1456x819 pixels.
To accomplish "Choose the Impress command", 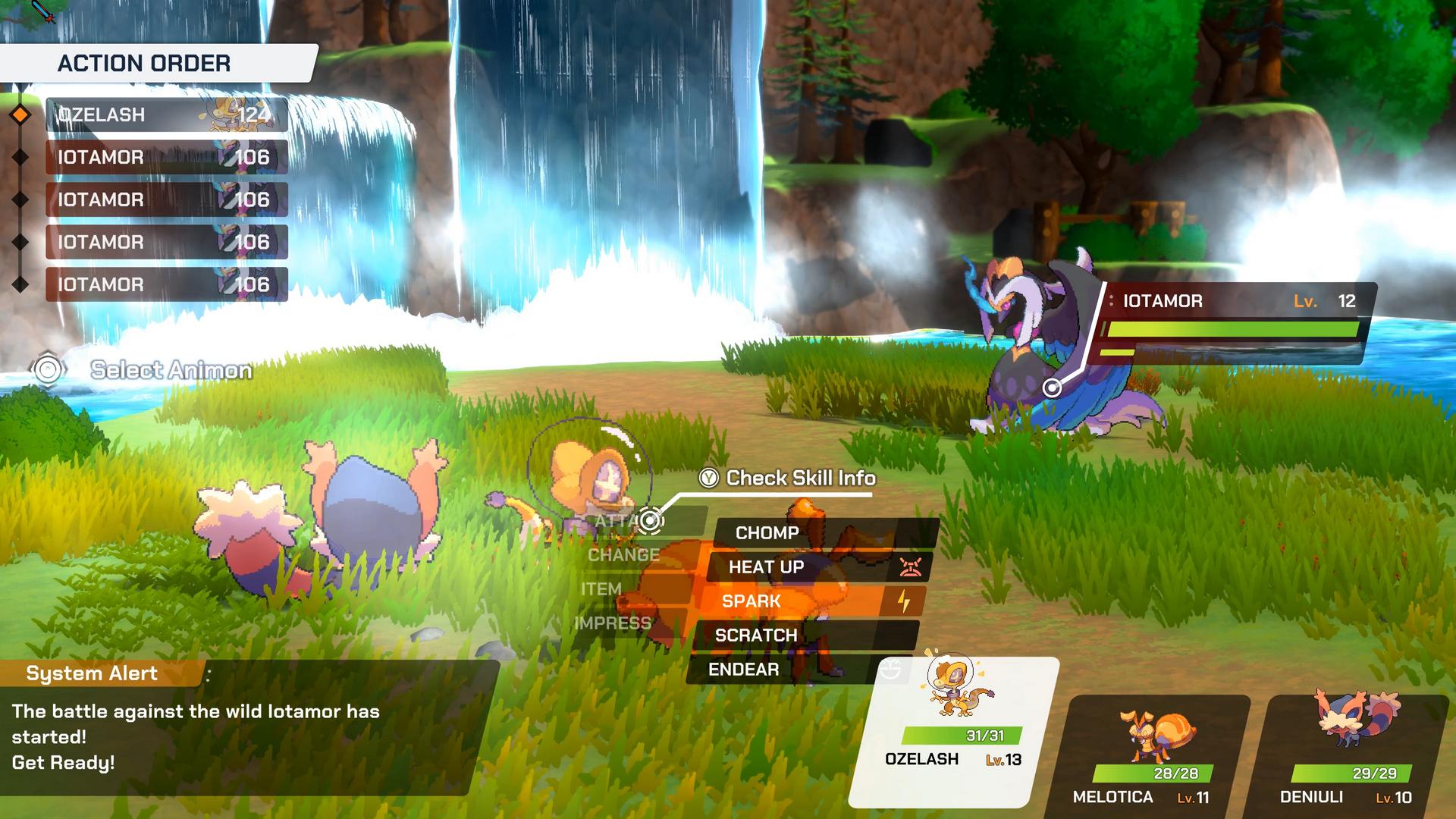I will point(613,623).
